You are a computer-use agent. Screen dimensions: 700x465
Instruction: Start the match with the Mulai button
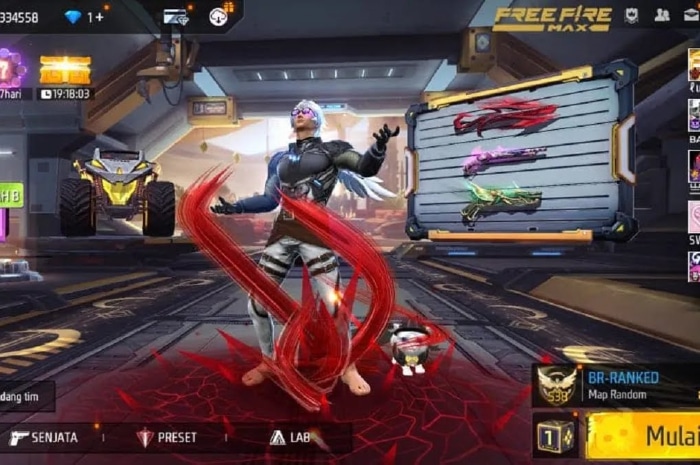[650, 437]
